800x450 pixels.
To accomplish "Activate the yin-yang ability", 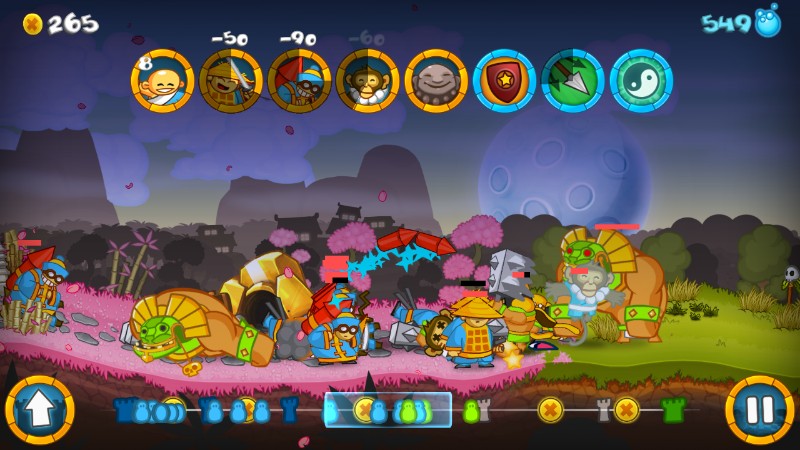I will pyautogui.click(x=641, y=81).
